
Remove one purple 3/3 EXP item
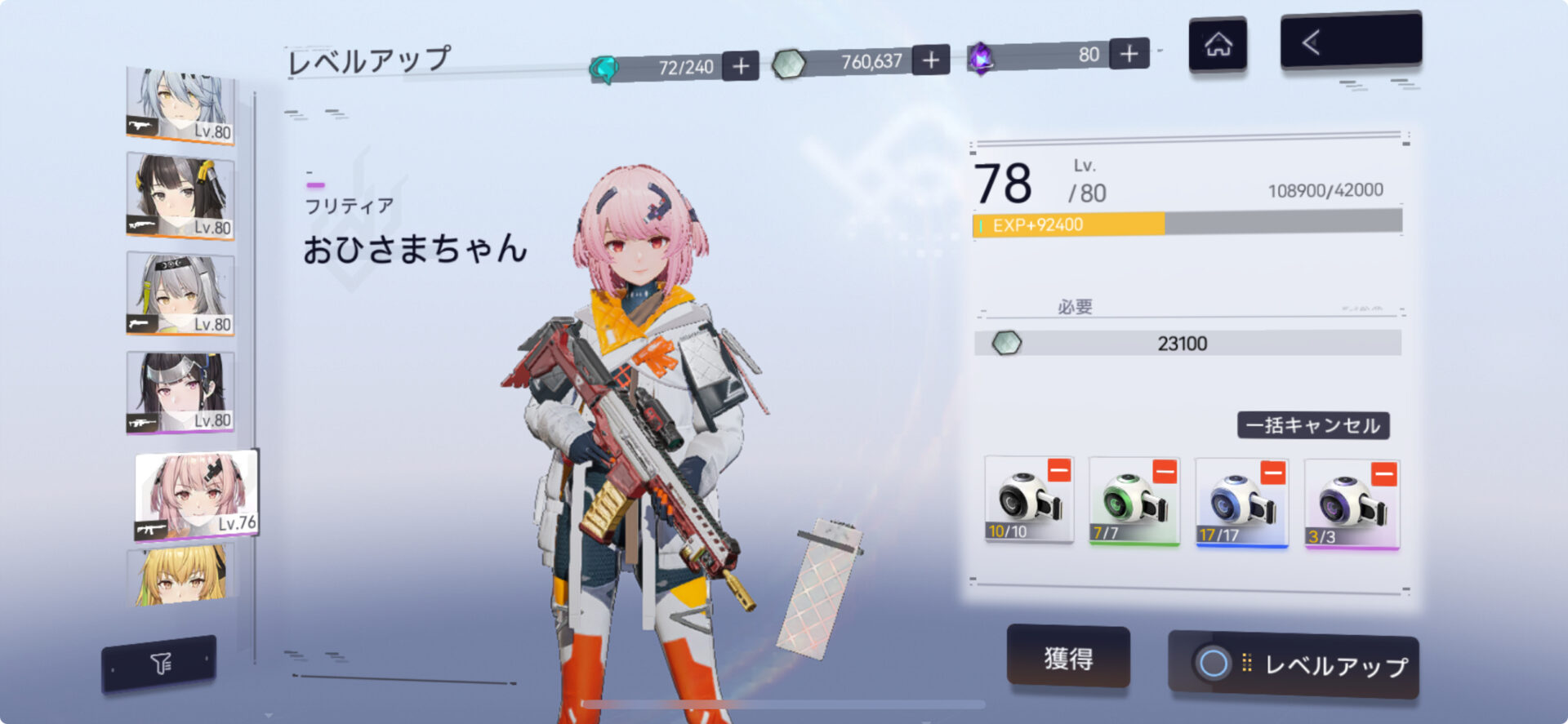[x=1383, y=473]
